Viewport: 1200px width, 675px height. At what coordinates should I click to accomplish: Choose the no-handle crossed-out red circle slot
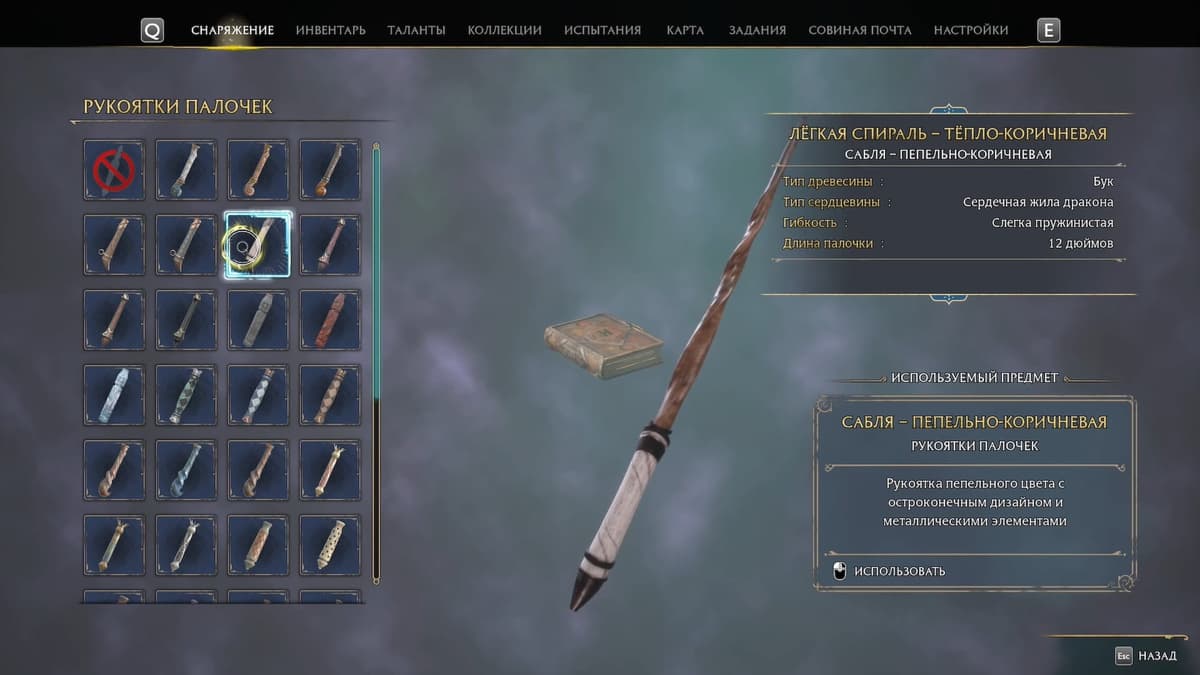[x=114, y=170]
